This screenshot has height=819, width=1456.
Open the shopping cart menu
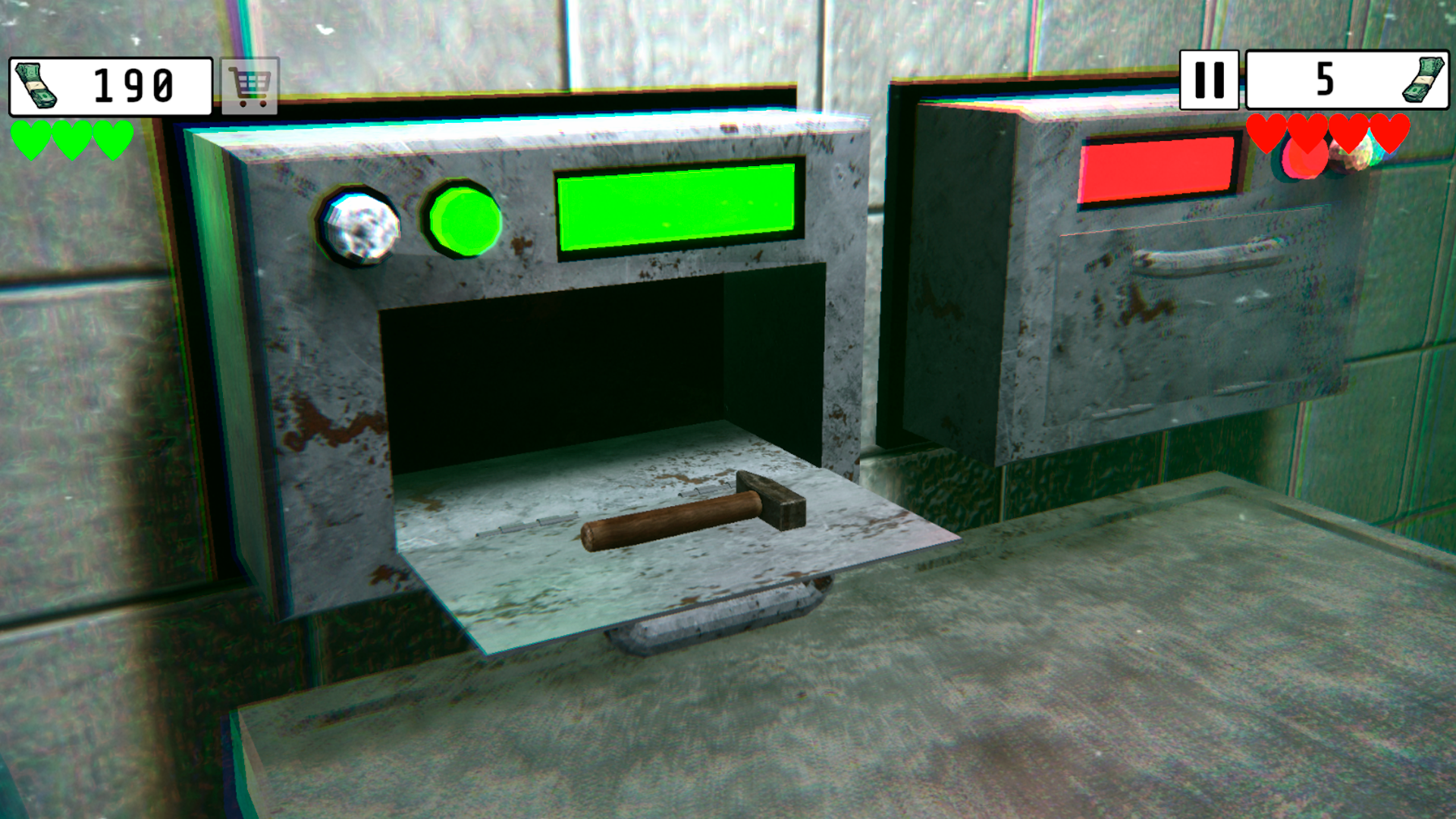point(248,85)
